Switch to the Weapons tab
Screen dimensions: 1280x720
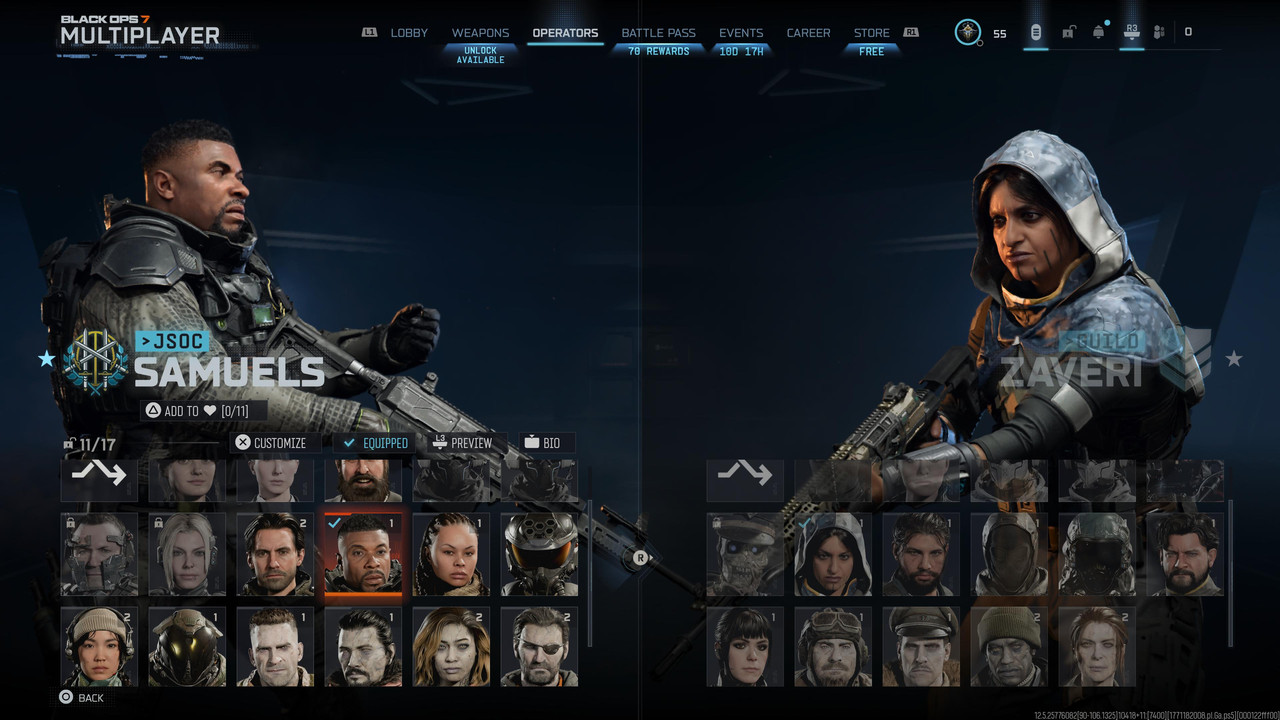pyautogui.click(x=480, y=33)
